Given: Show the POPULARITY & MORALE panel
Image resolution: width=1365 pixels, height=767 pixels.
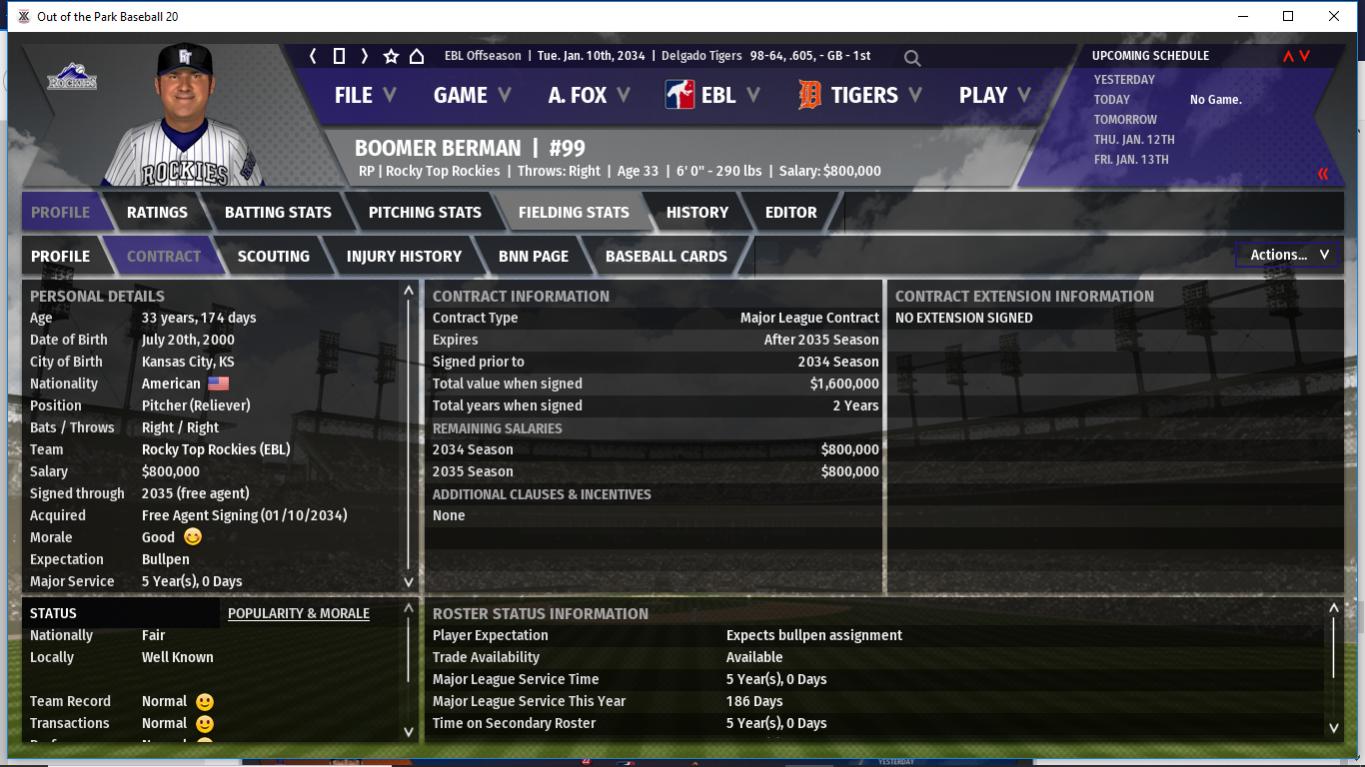Looking at the screenshot, I should tap(298, 613).
